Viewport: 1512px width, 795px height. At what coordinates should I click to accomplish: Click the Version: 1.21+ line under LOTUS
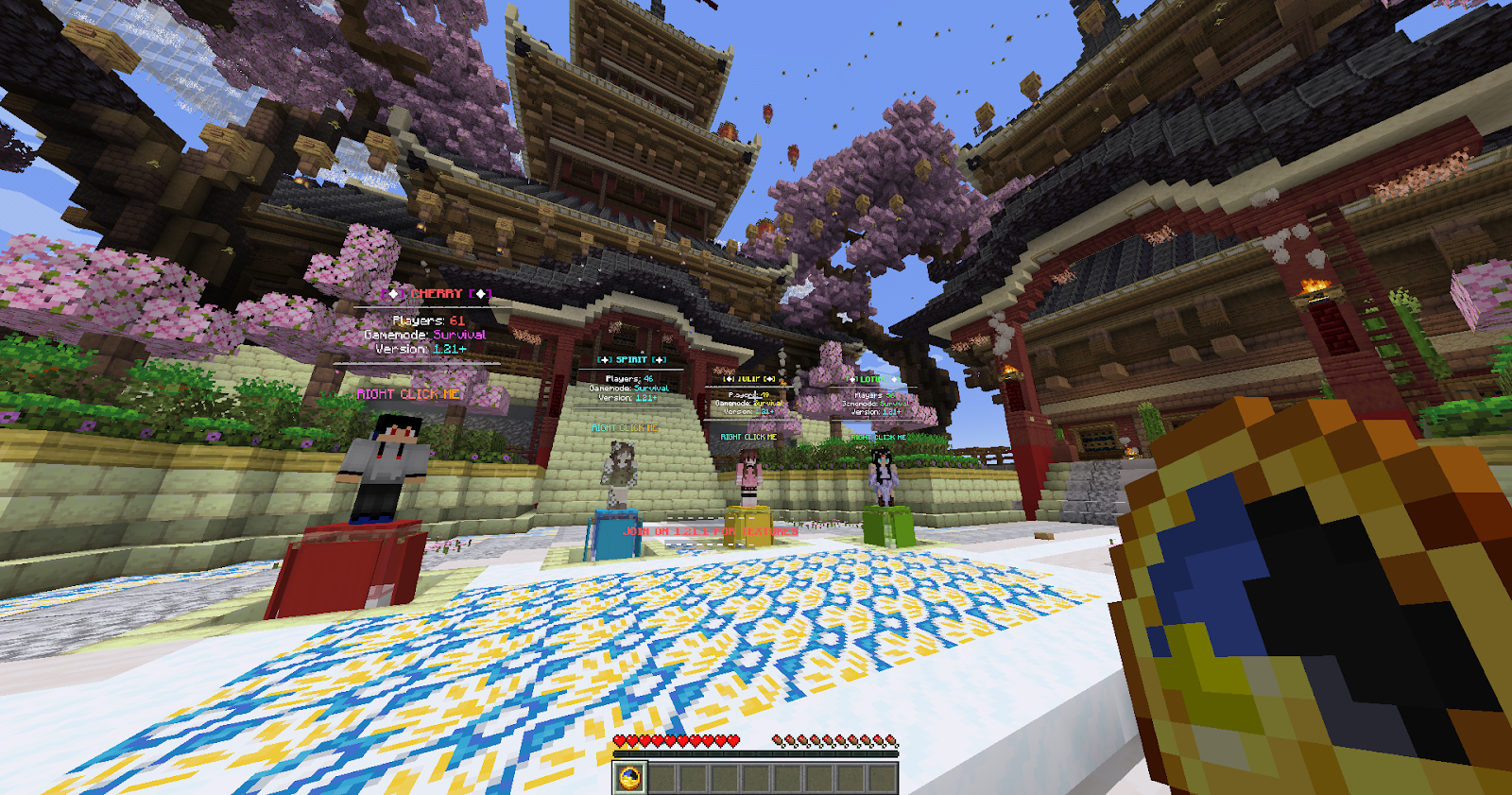tap(877, 413)
